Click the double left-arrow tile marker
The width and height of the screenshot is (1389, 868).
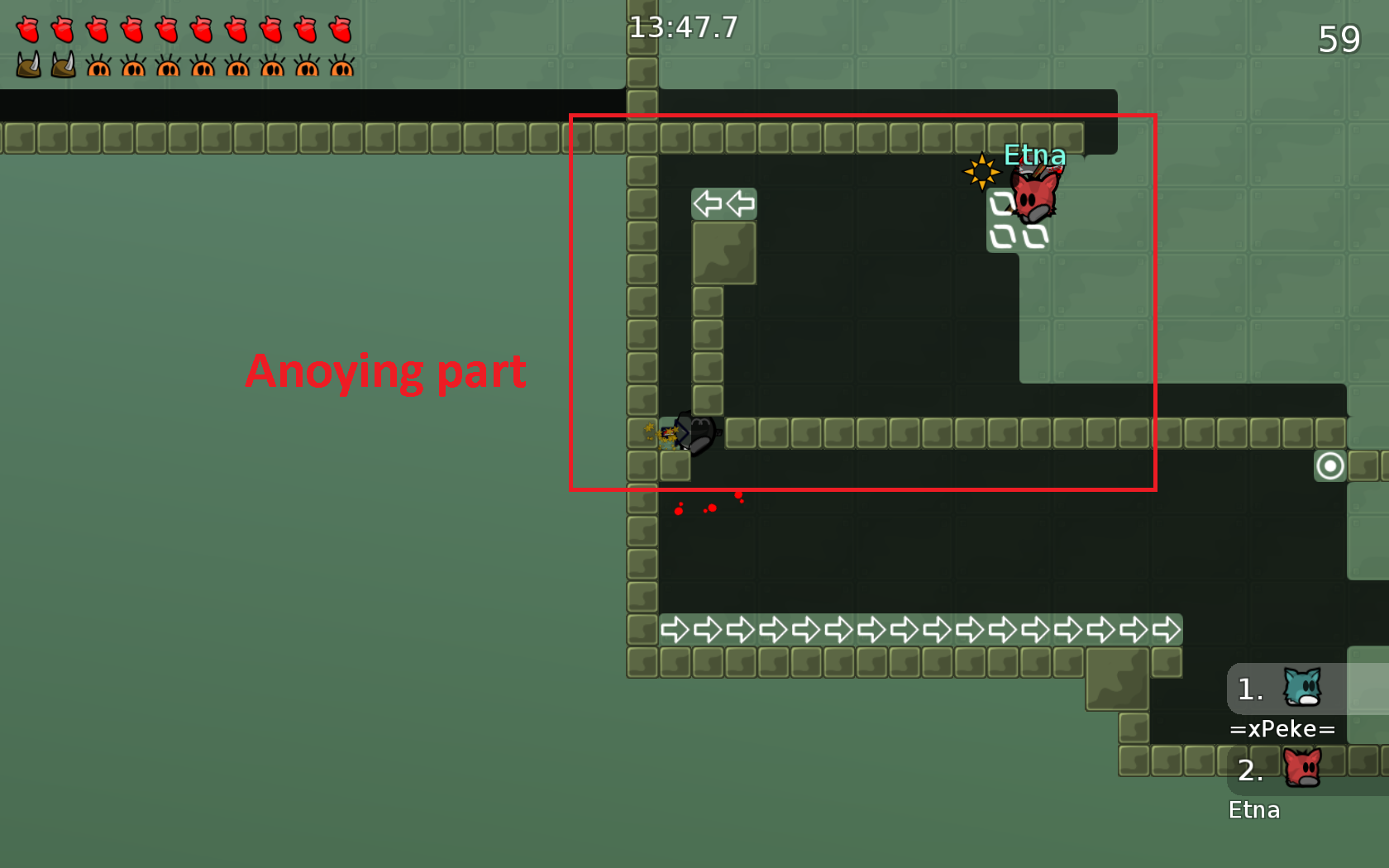click(723, 203)
